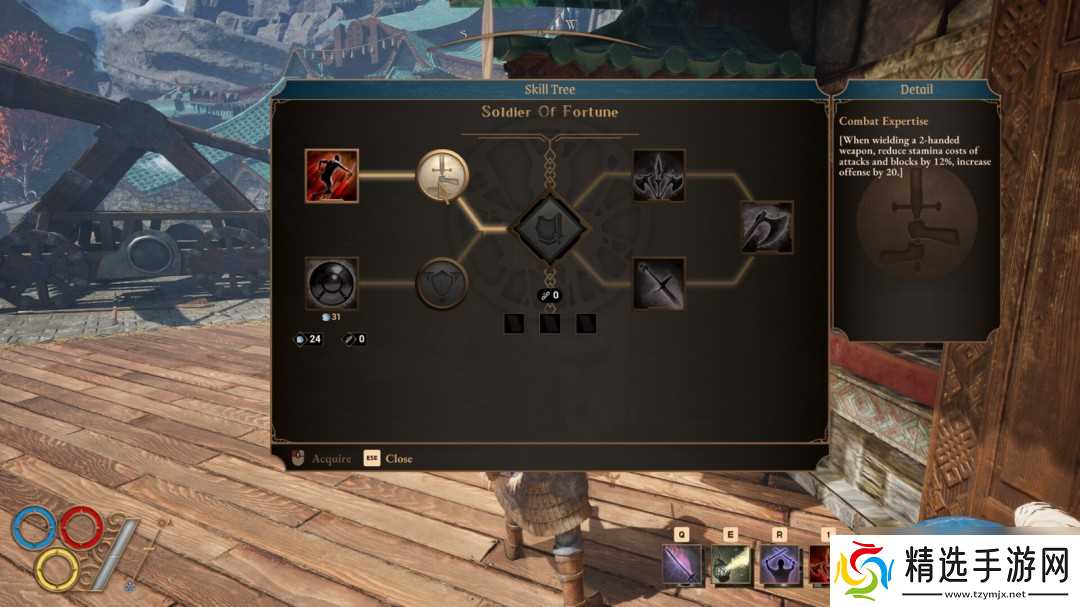The width and height of the screenshot is (1080, 607).
Task: Activate the purple sword slash ability
Action: point(682,566)
